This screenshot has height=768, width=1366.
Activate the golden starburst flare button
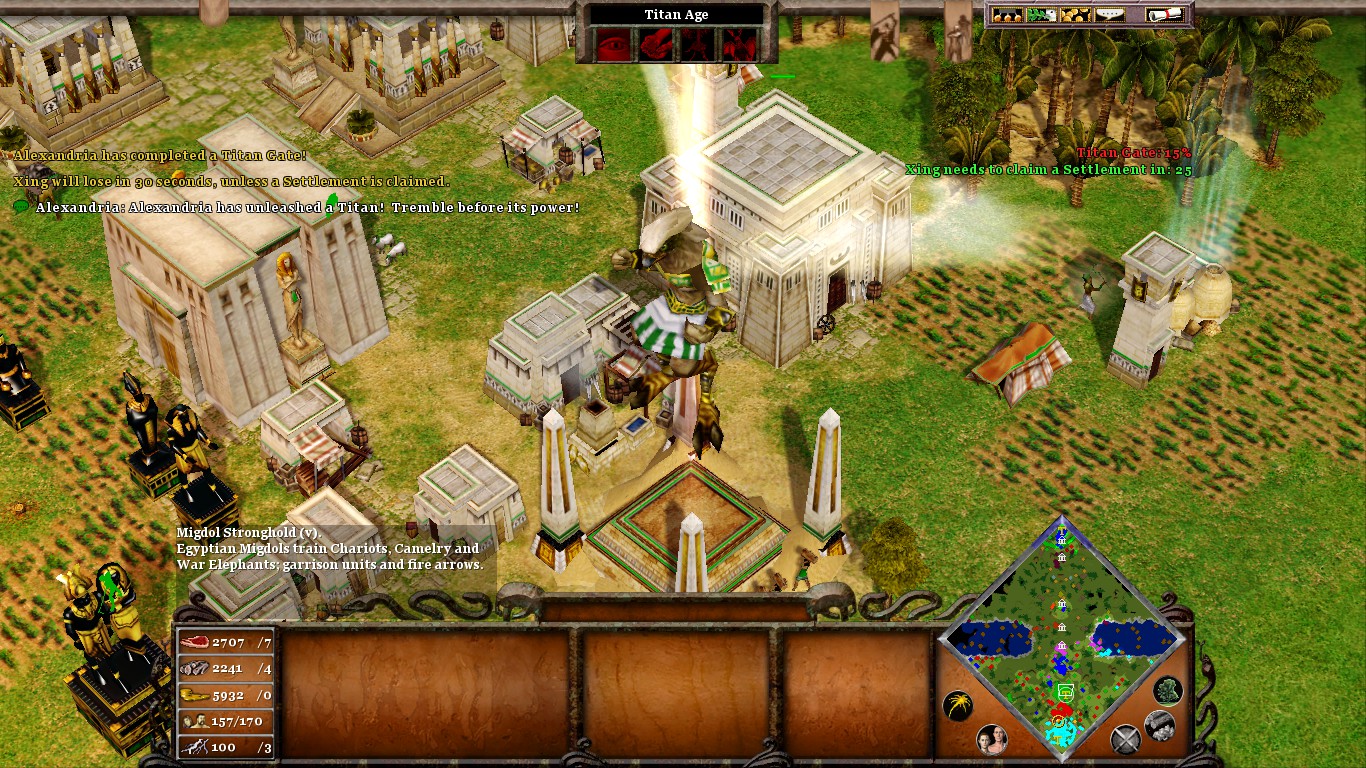pyautogui.click(x=957, y=706)
